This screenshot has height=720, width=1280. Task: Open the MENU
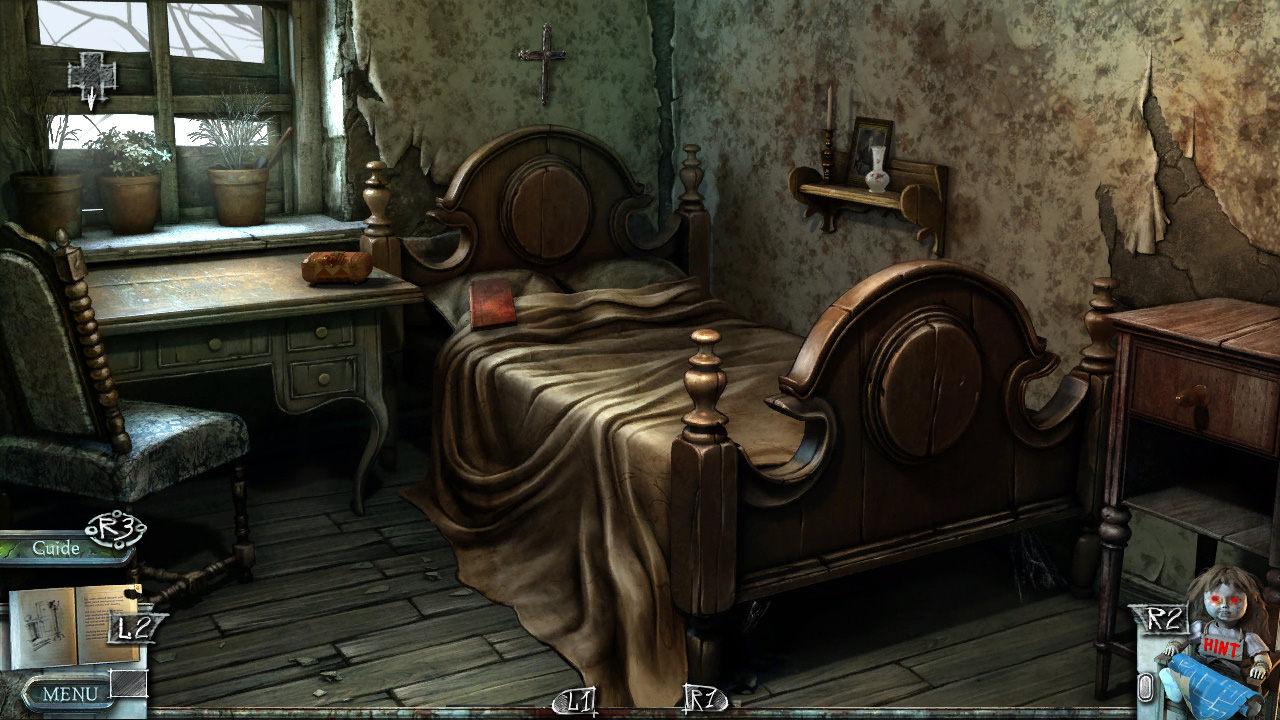[70, 693]
